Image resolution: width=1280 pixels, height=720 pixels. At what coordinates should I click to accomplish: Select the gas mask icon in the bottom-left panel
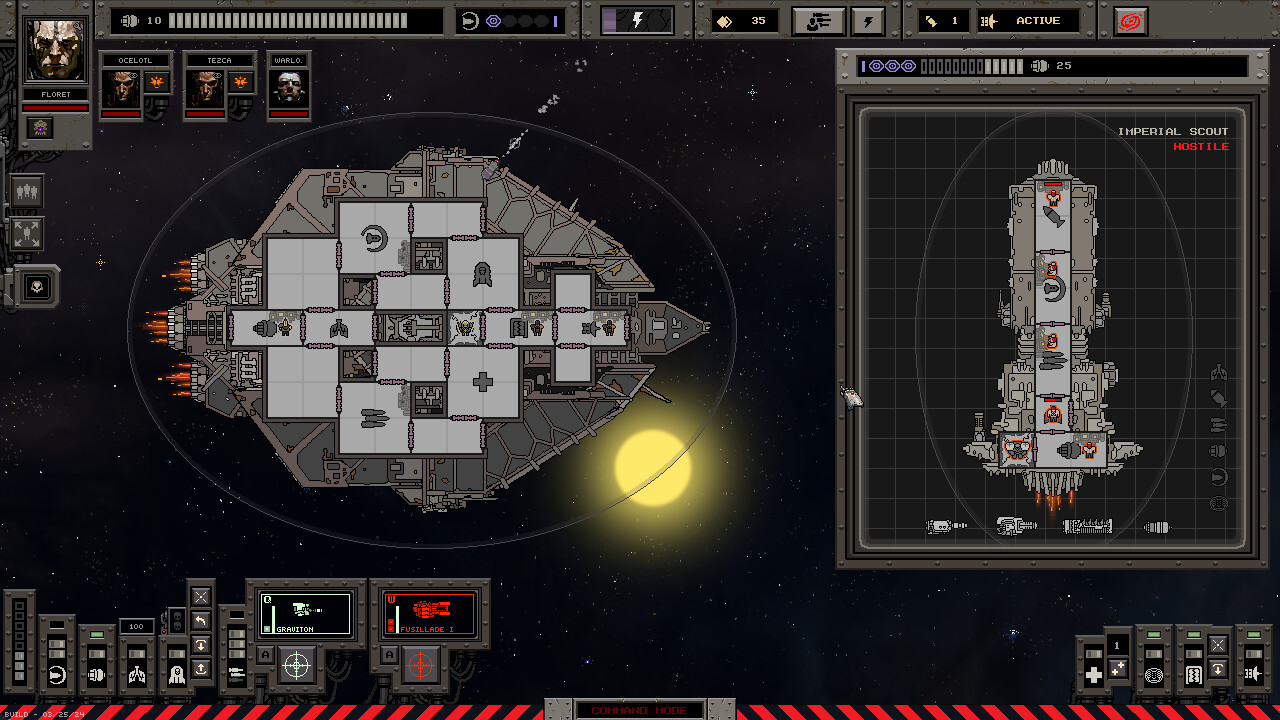(x=176, y=676)
